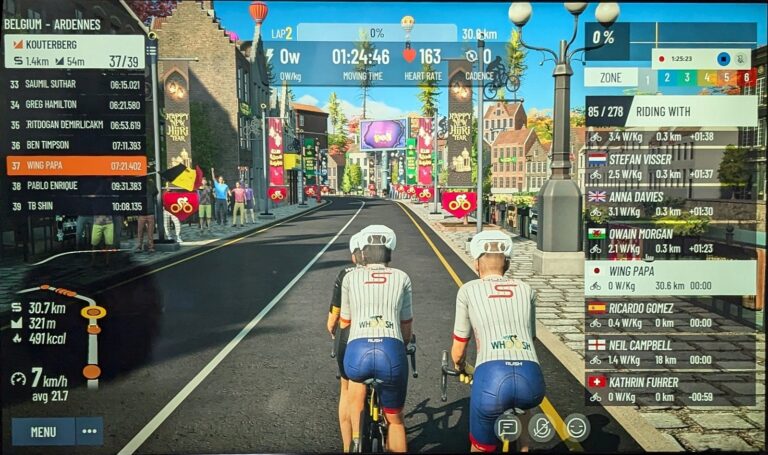Select Greg Hamilton on the segment leaderboard
768x455 pixels.
tap(75, 105)
